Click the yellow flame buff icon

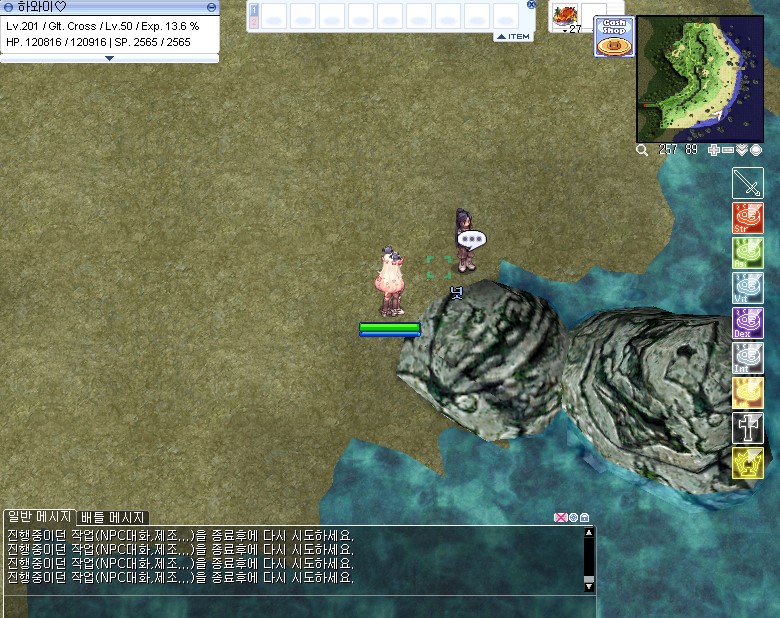[x=747, y=463]
